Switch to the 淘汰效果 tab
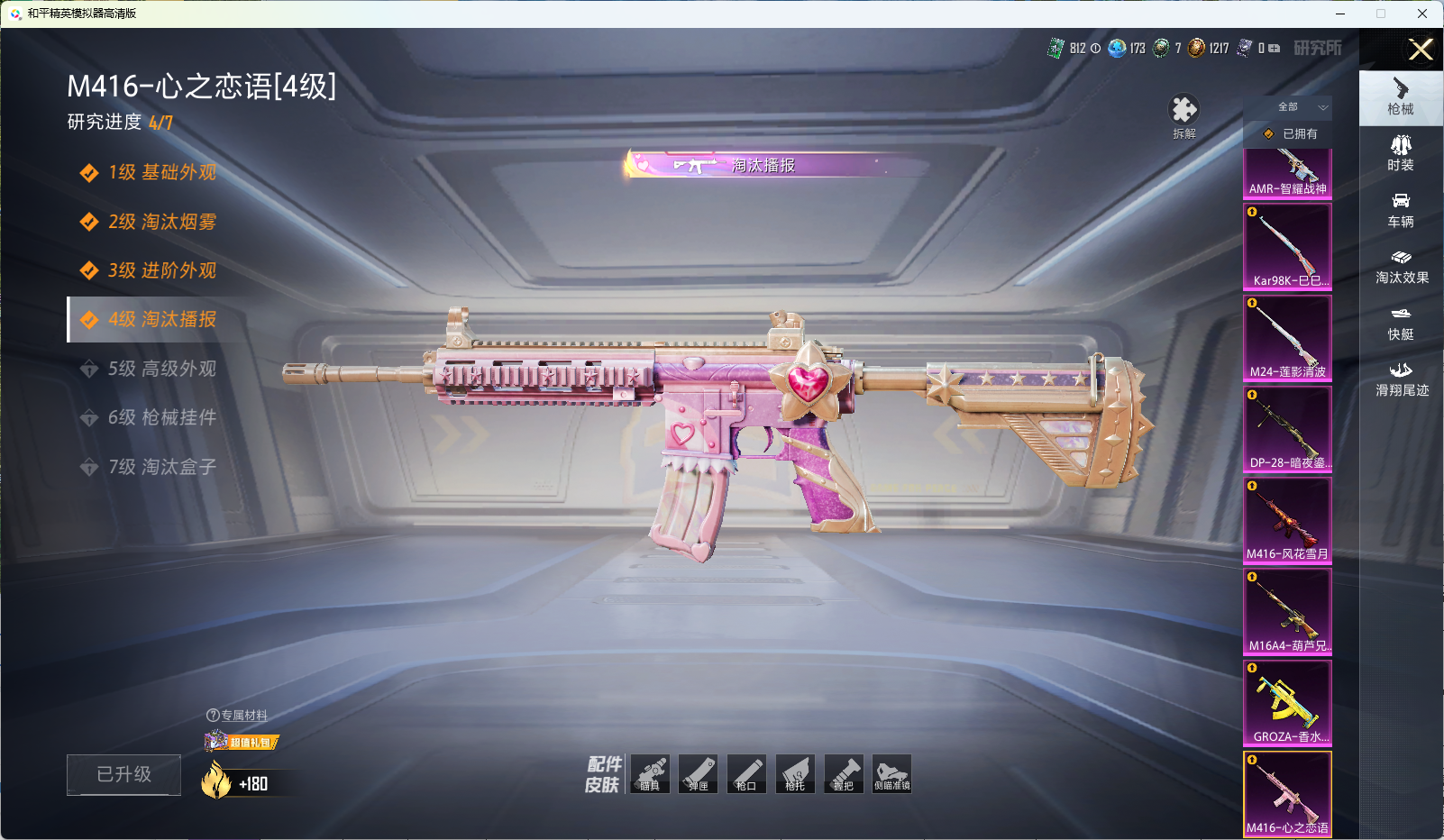 [1401, 266]
